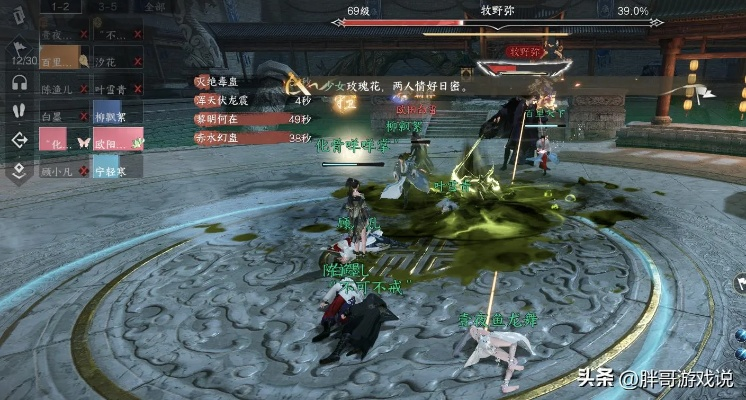Switch to the 1-2 team tab
The width and height of the screenshot is (746, 400).
click(x=59, y=6)
